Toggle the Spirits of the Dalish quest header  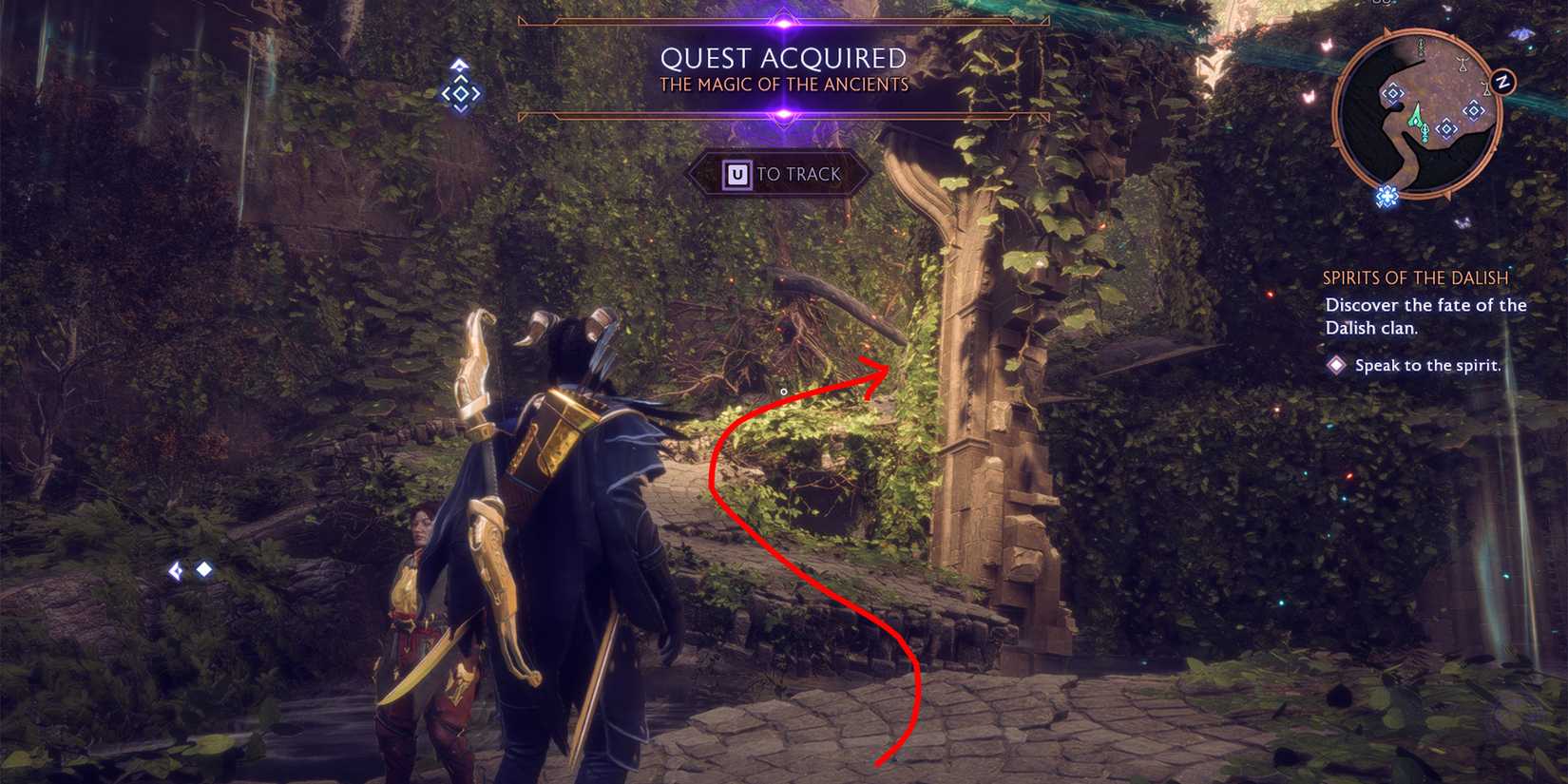[x=1415, y=278]
